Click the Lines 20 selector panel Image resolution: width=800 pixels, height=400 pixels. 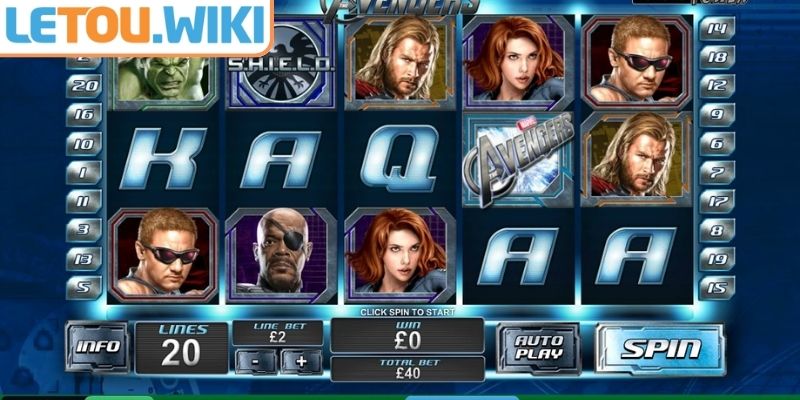pos(181,345)
